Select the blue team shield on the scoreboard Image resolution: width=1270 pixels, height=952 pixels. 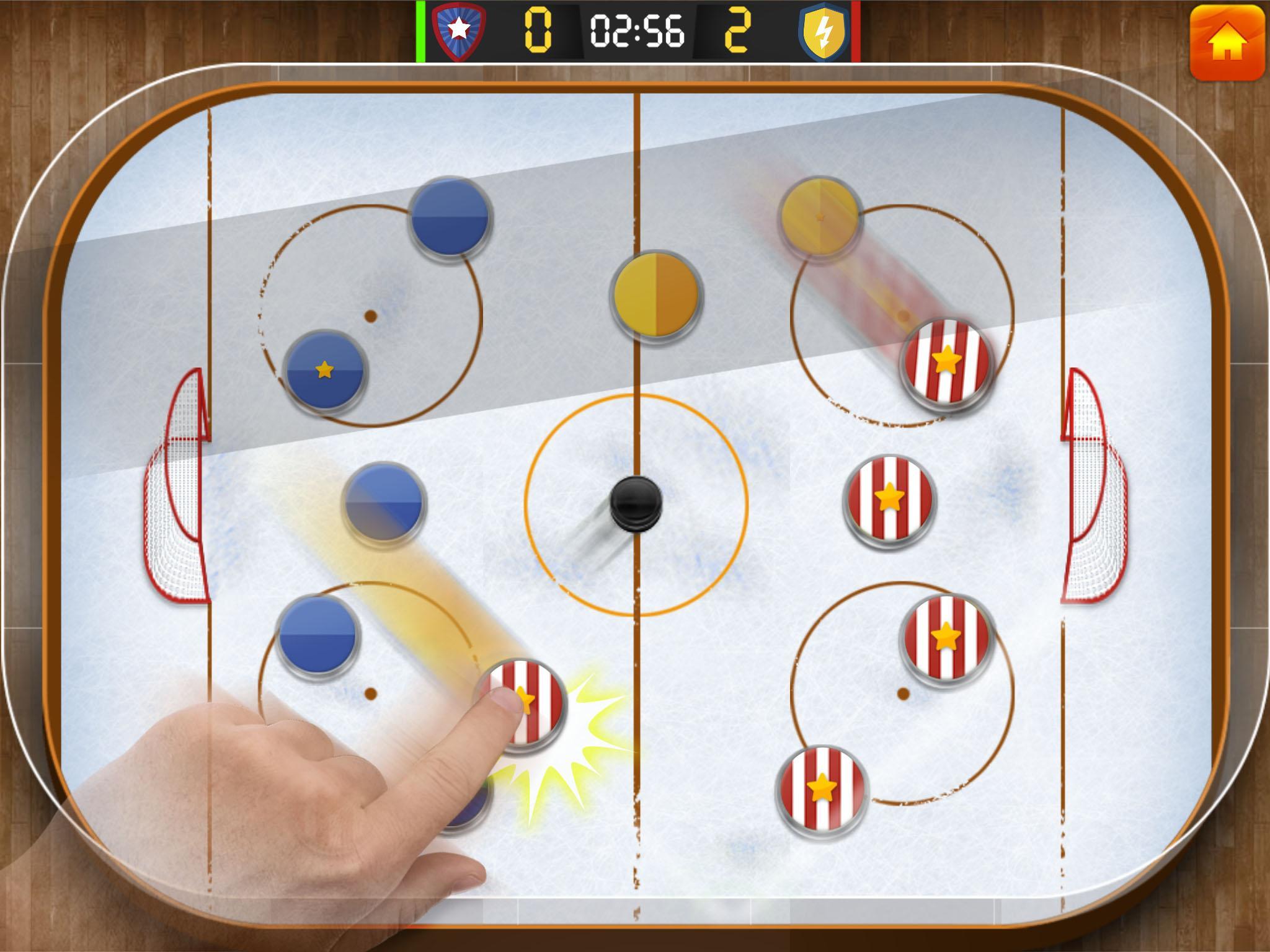457,30
